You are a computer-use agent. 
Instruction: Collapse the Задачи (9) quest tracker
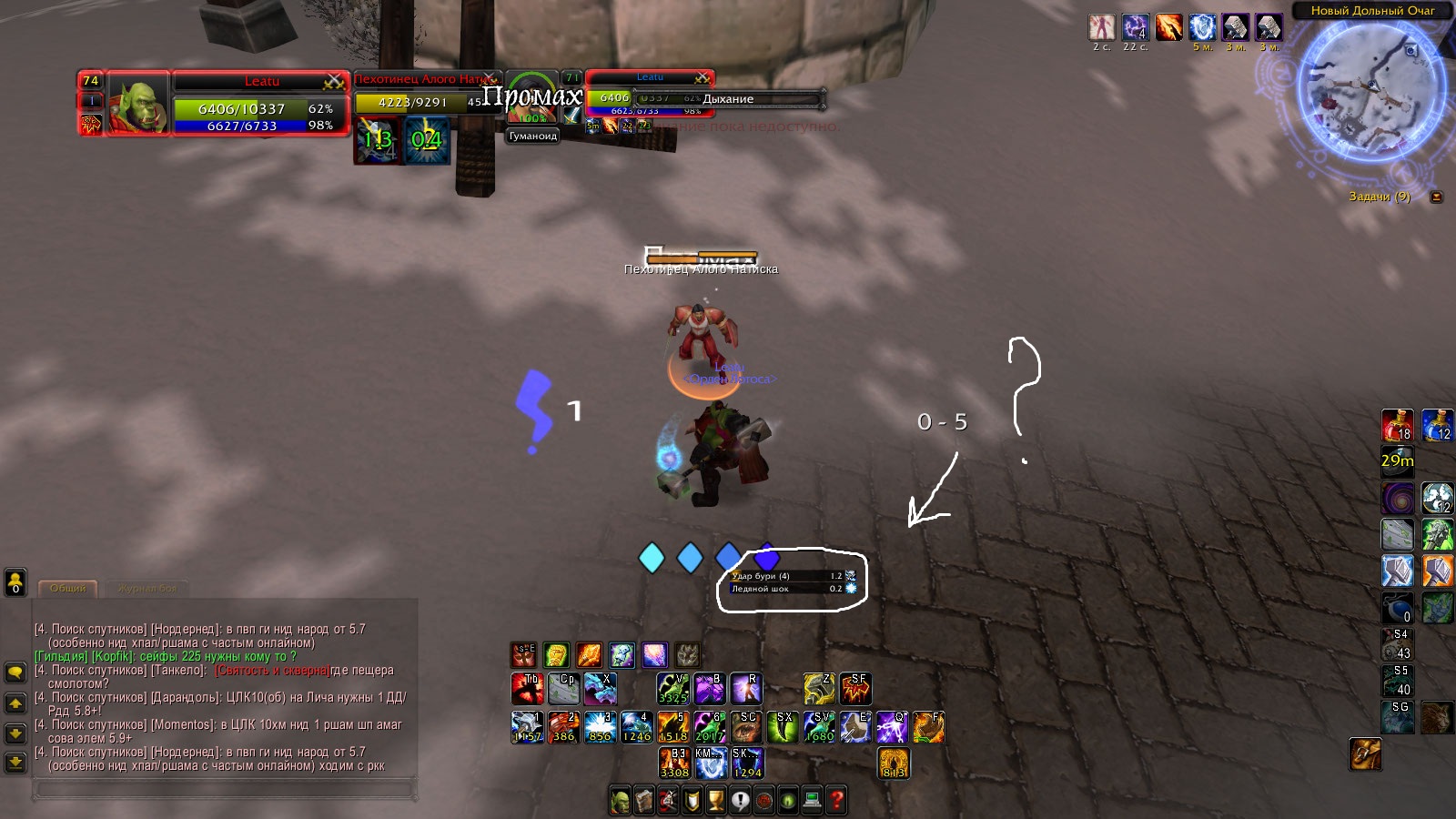[x=1436, y=197]
